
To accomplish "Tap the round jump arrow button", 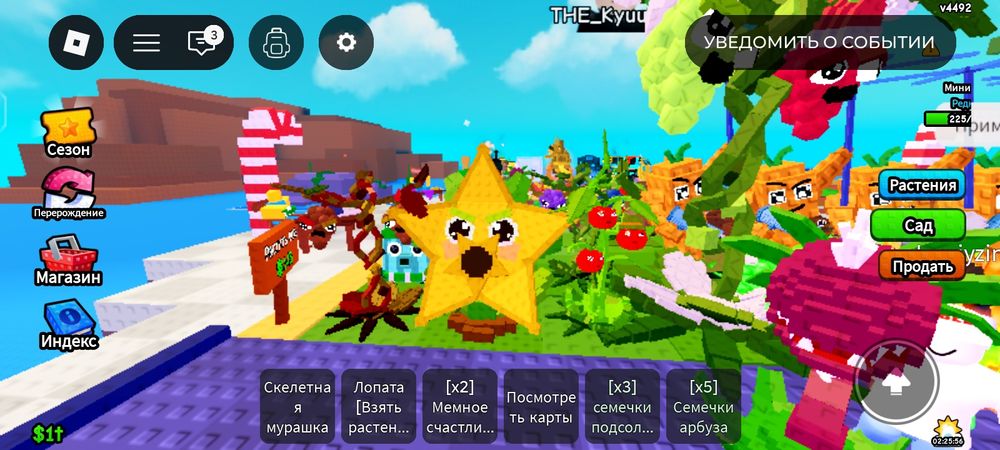I will point(897,381).
